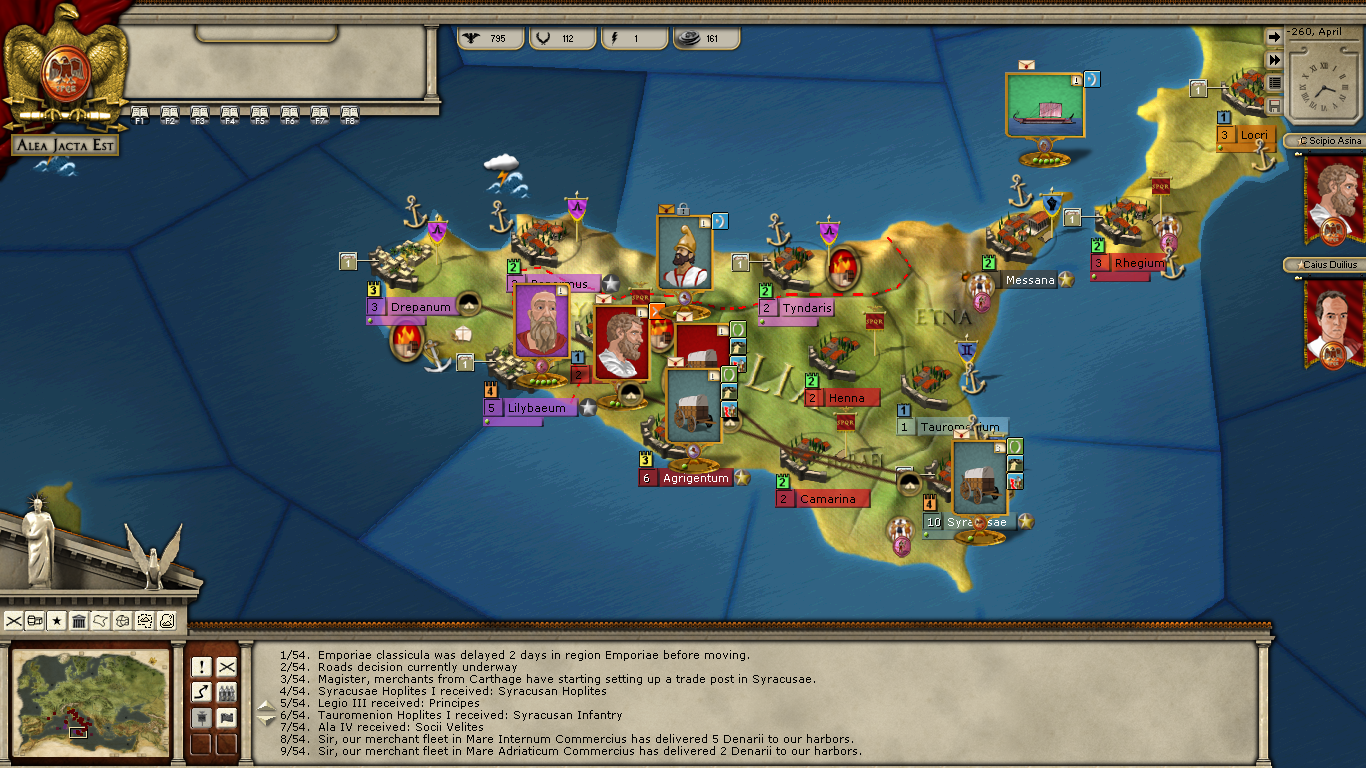
Task: Open the F1 ledger page
Action: [140, 114]
